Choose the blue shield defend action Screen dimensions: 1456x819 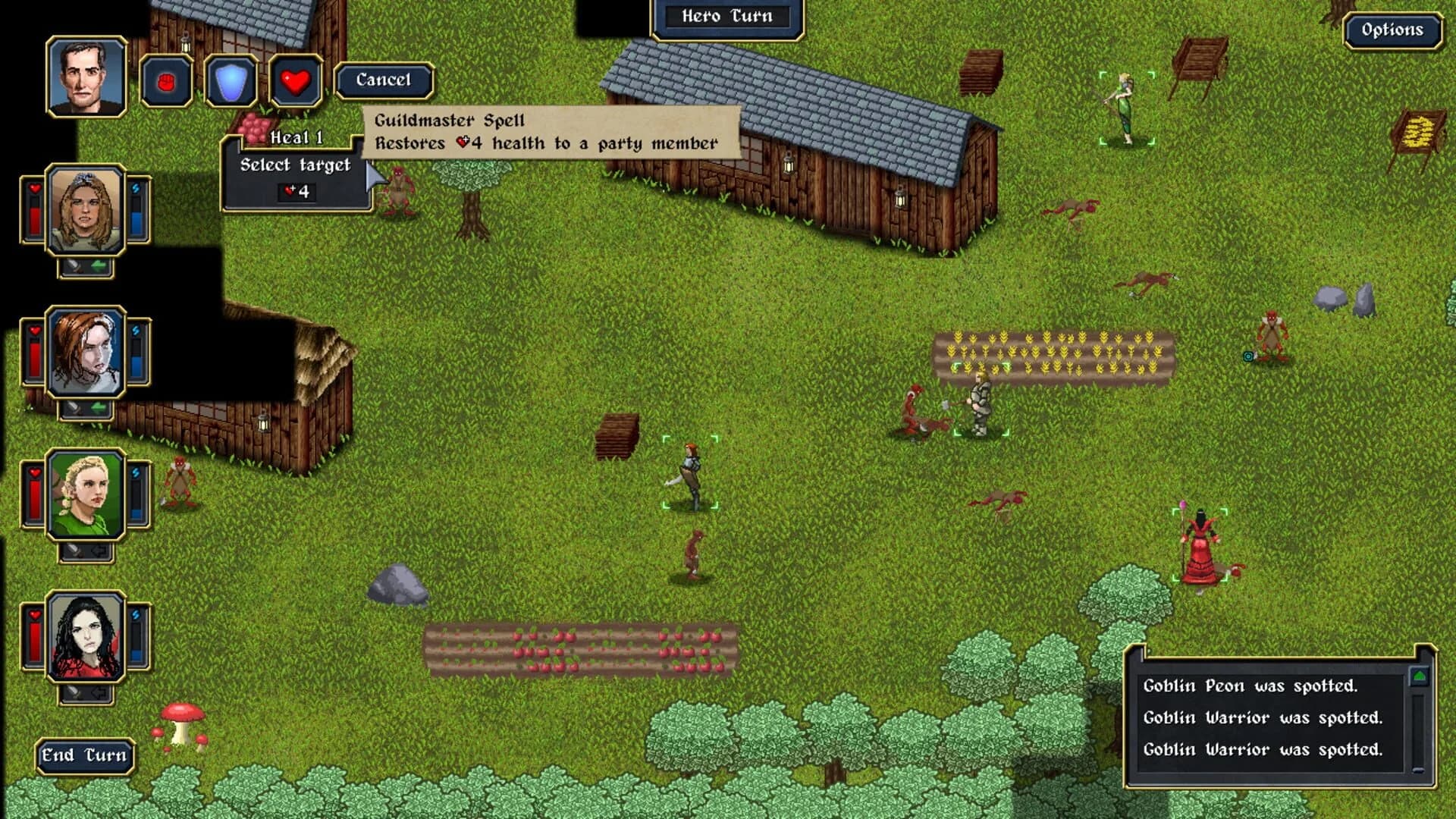(x=230, y=82)
